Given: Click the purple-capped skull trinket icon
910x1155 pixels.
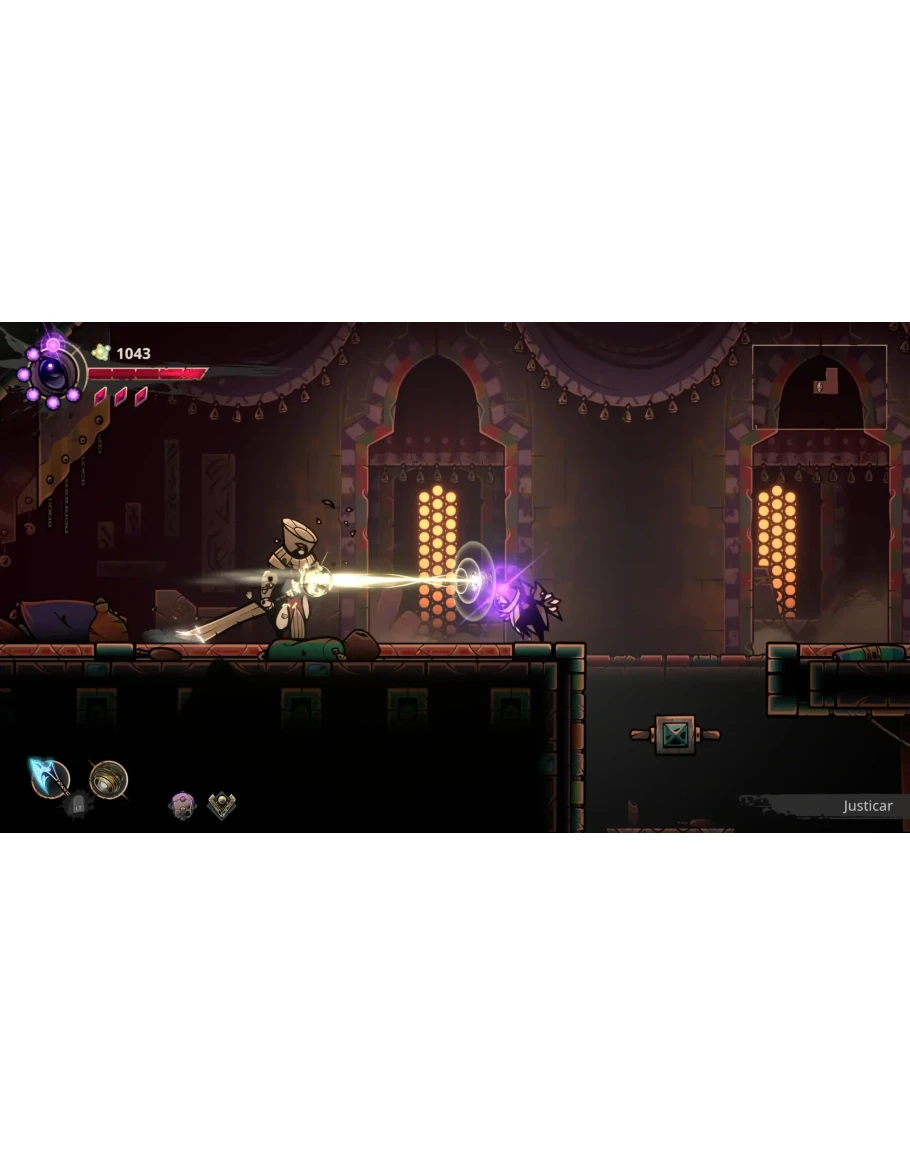Looking at the screenshot, I should coord(182,805).
